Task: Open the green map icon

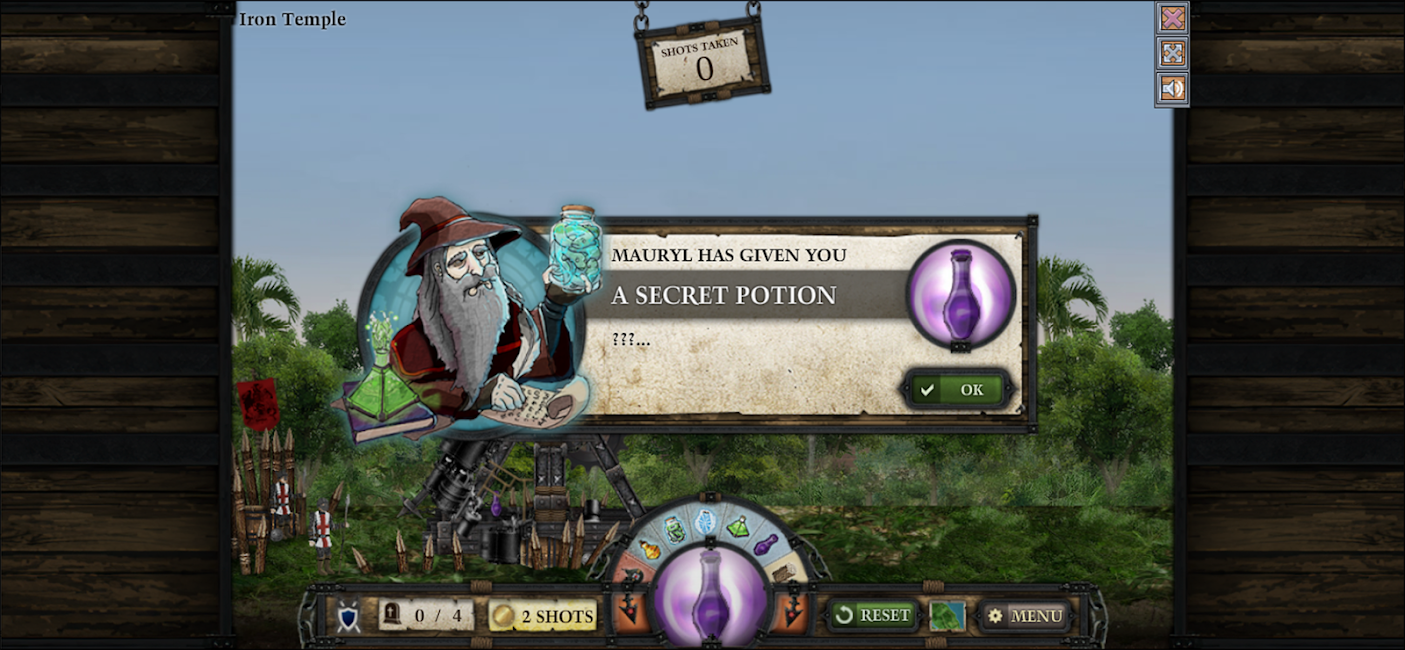Action: click(x=947, y=616)
